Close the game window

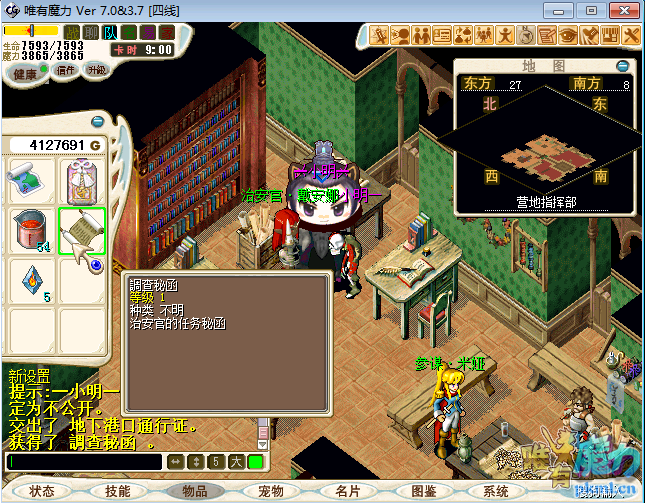coord(619,10)
